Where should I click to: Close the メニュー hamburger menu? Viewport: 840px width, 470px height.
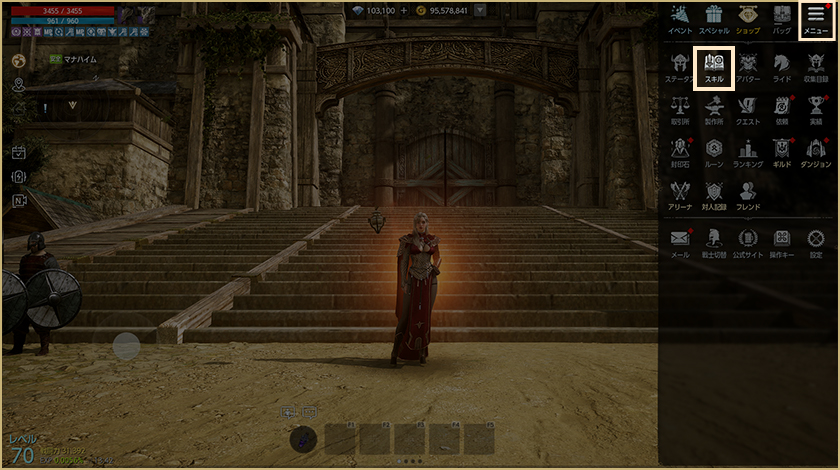(816, 19)
